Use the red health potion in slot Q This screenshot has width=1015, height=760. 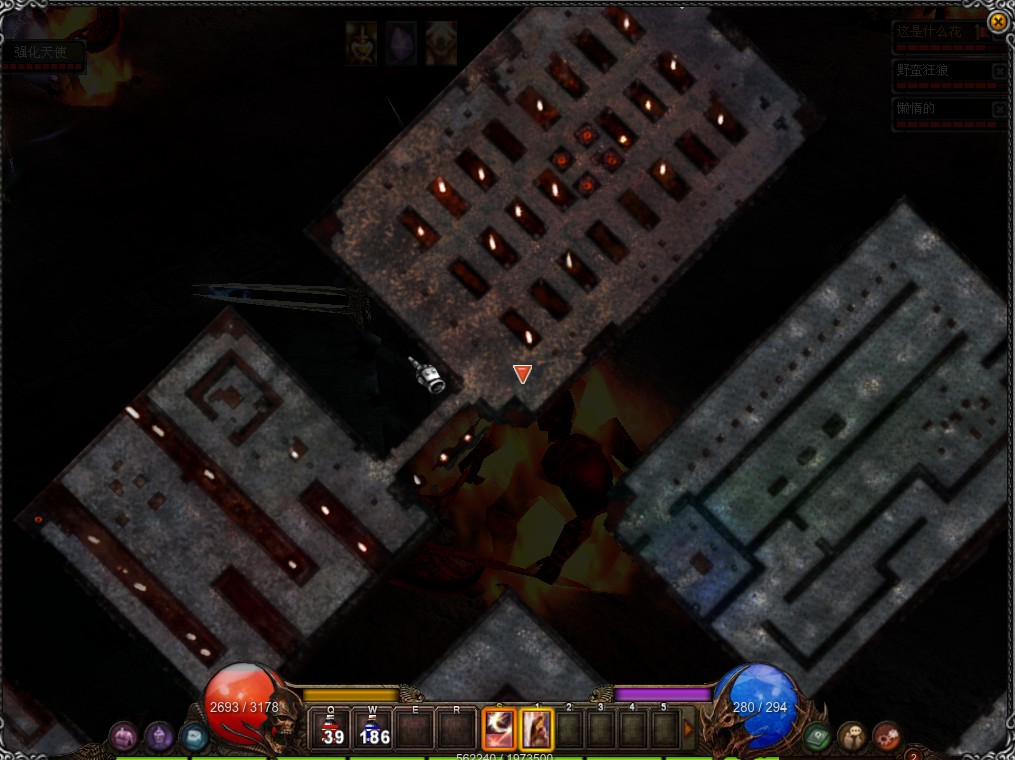coord(330,729)
